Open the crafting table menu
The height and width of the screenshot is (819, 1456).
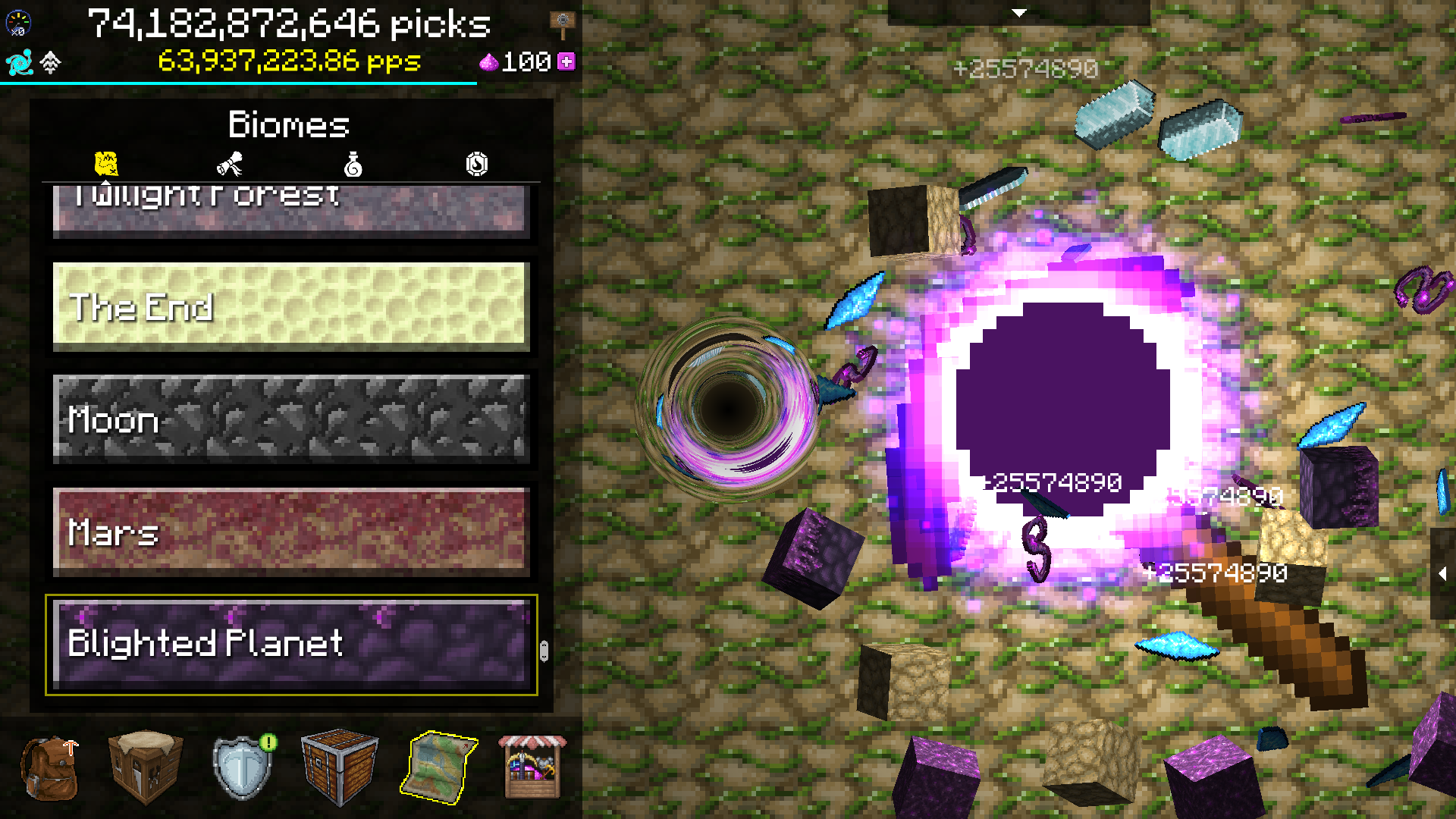click(x=144, y=767)
